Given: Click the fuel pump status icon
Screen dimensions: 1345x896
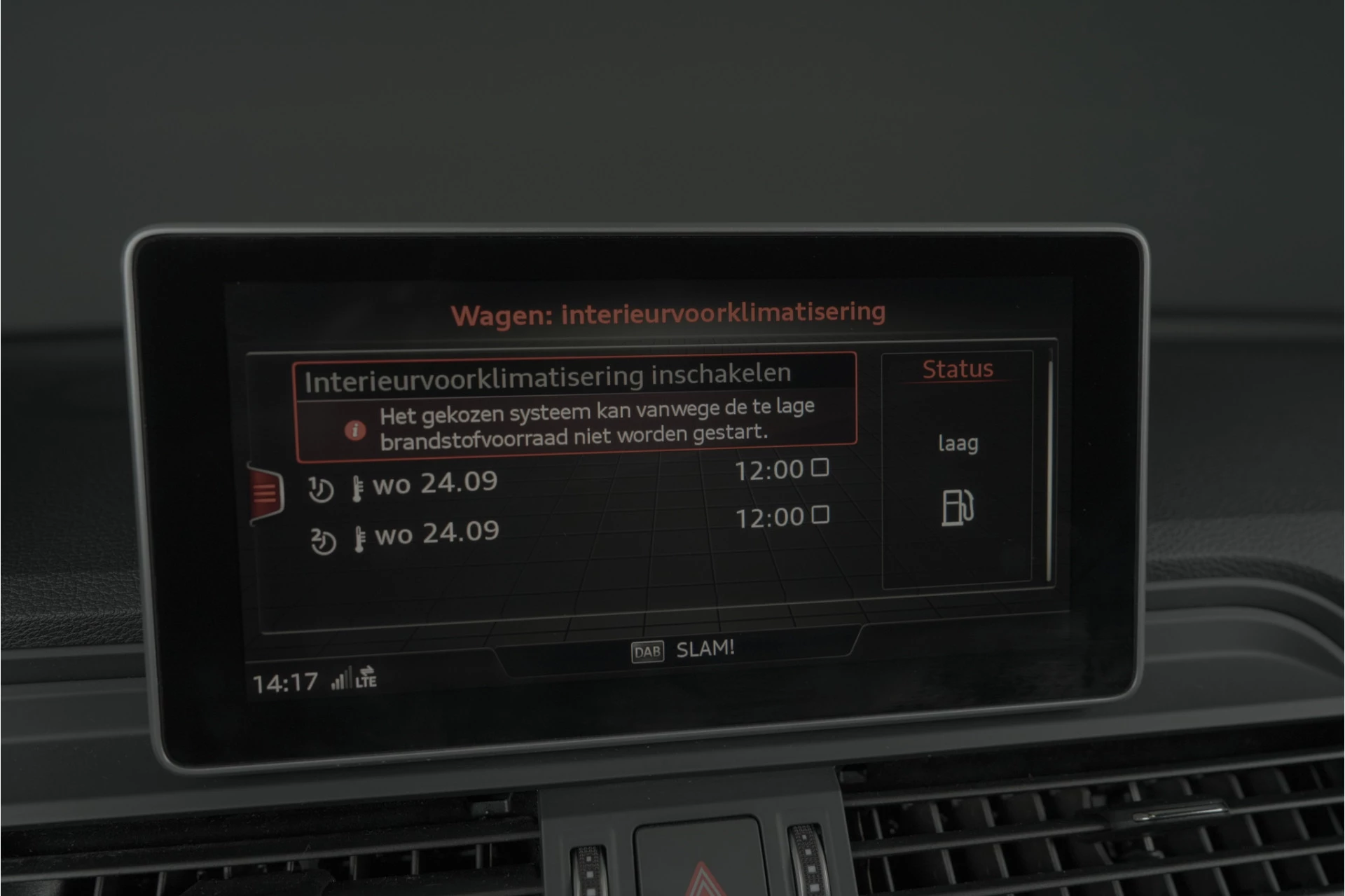Looking at the screenshot, I should (x=957, y=507).
